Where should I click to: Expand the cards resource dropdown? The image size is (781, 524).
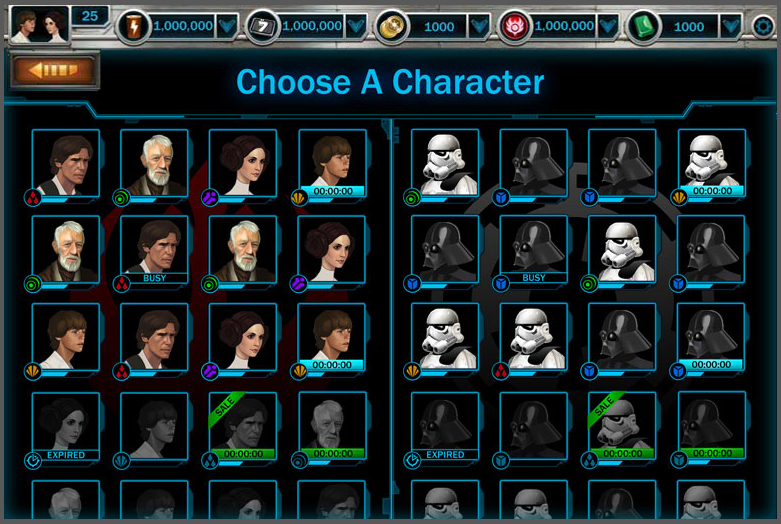point(356,26)
